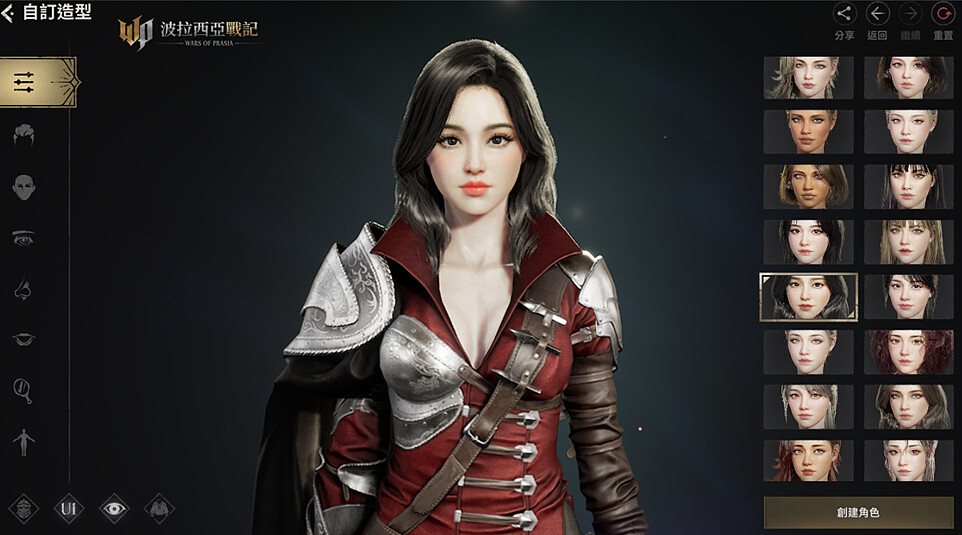The height and width of the screenshot is (535, 962).
Task: Toggle the eye-shaped view icon
Action: tap(115, 509)
